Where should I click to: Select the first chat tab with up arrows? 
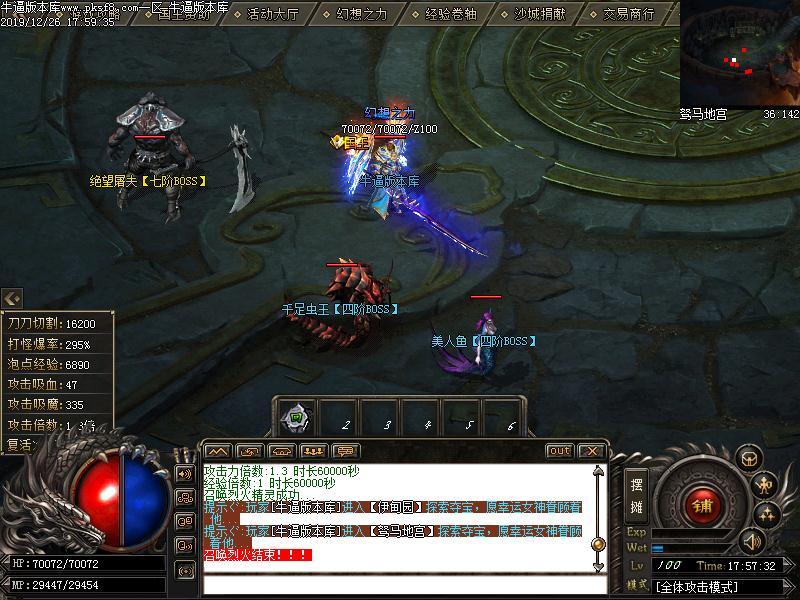pyautogui.click(x=218, y=451)
